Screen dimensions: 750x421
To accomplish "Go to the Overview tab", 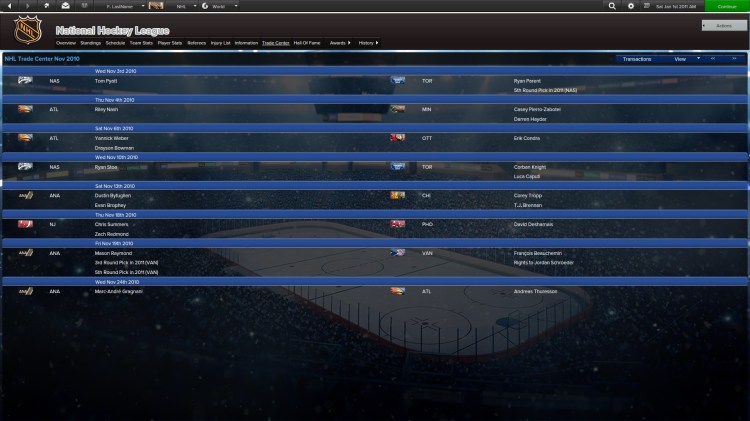I will [66, 44].
